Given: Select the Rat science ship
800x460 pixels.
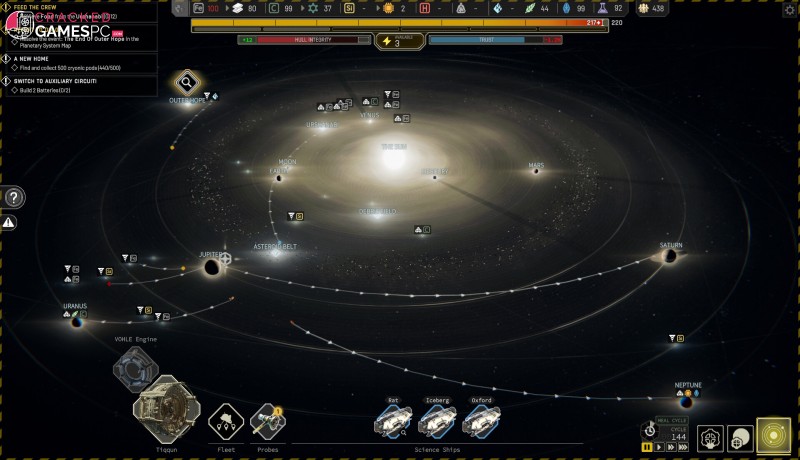Looking at the screenshot, I should coord(393,422).
